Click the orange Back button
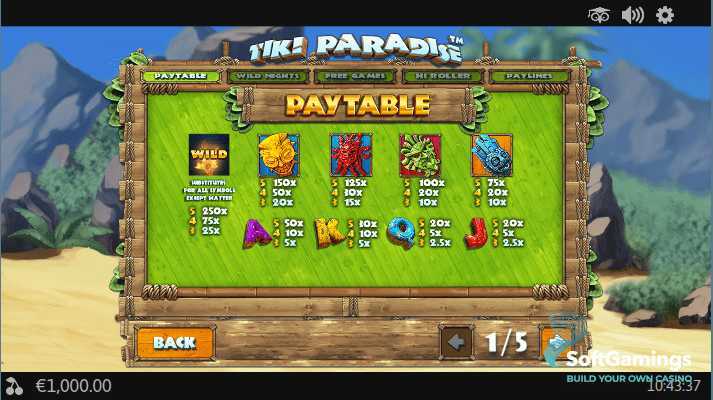Viewport: 713px width, 400px height. pyautogui.click(x=175, y=342)
